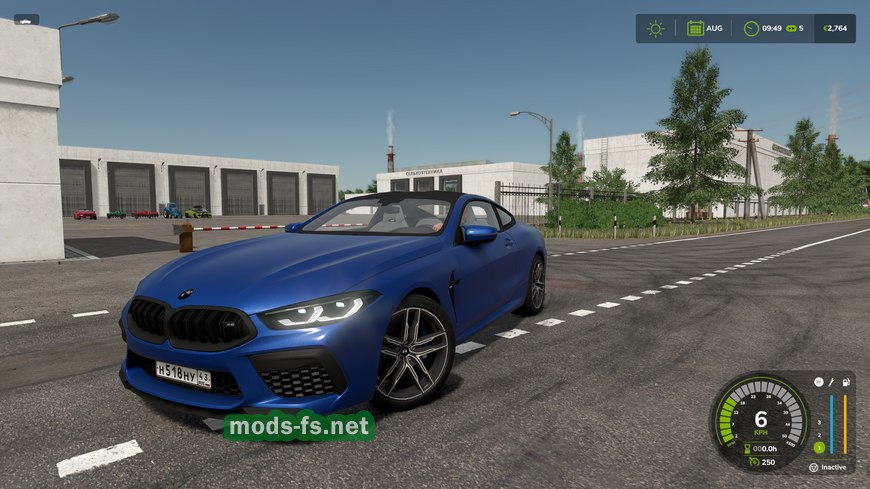
Task: Click the wrench damage icon
Action: pos(830,382)
